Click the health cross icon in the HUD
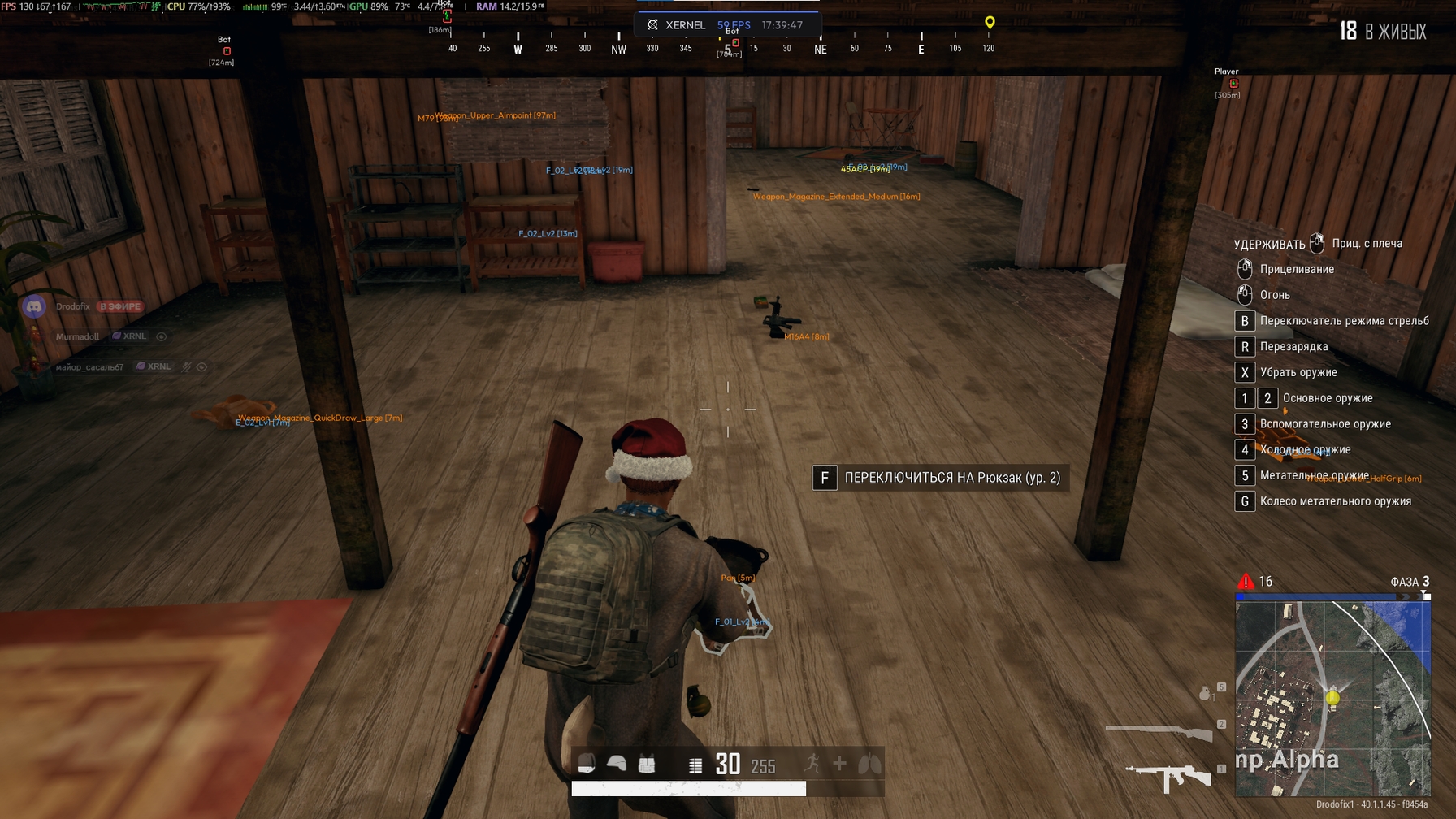Viewport: 1456px width, 819px height. 839,762
